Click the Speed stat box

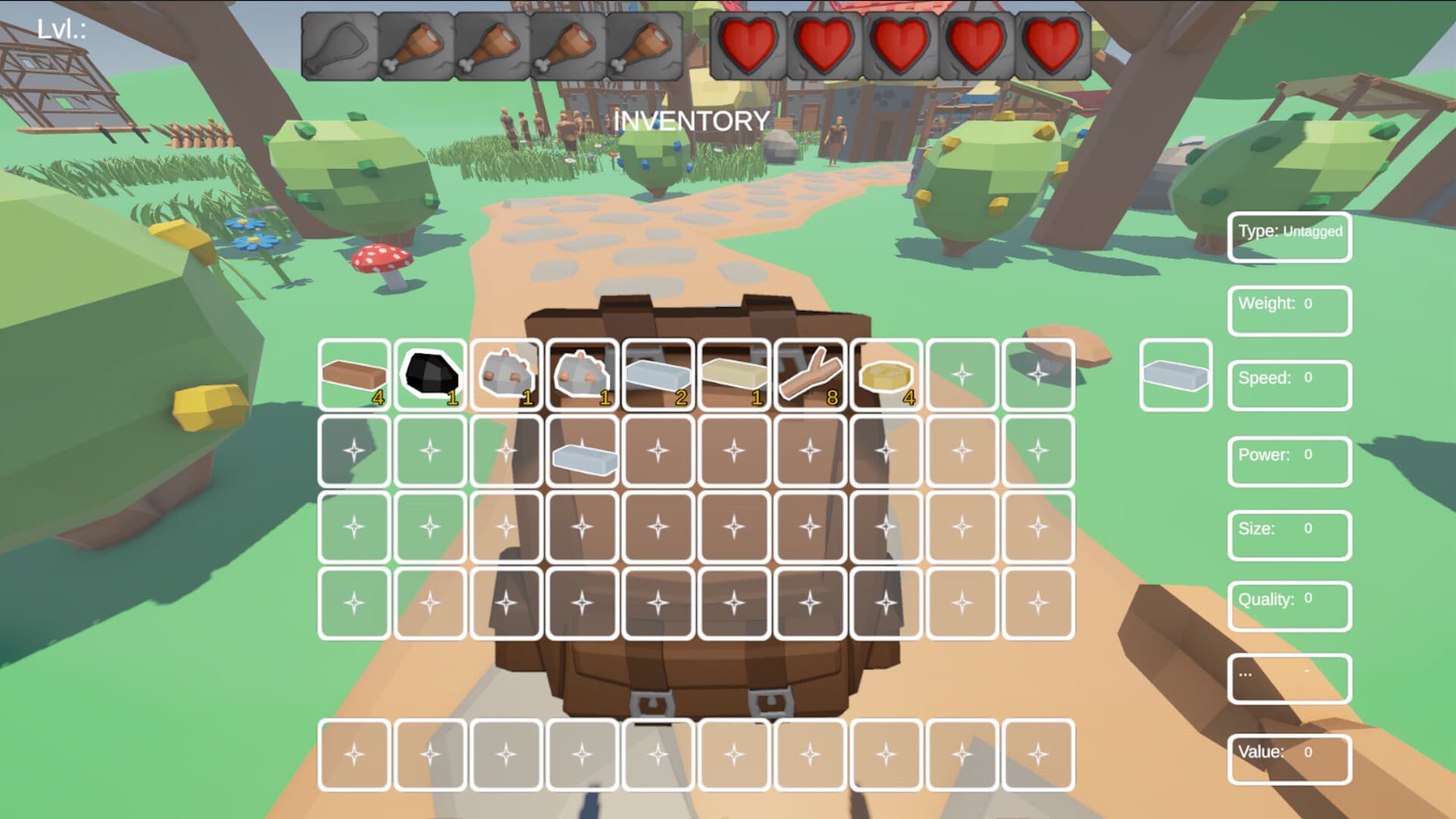click(1289, 384)
